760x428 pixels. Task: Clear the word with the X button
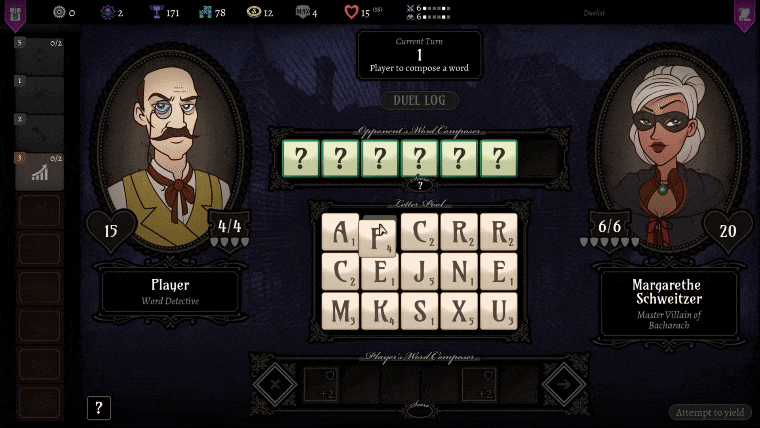[274, 383]
